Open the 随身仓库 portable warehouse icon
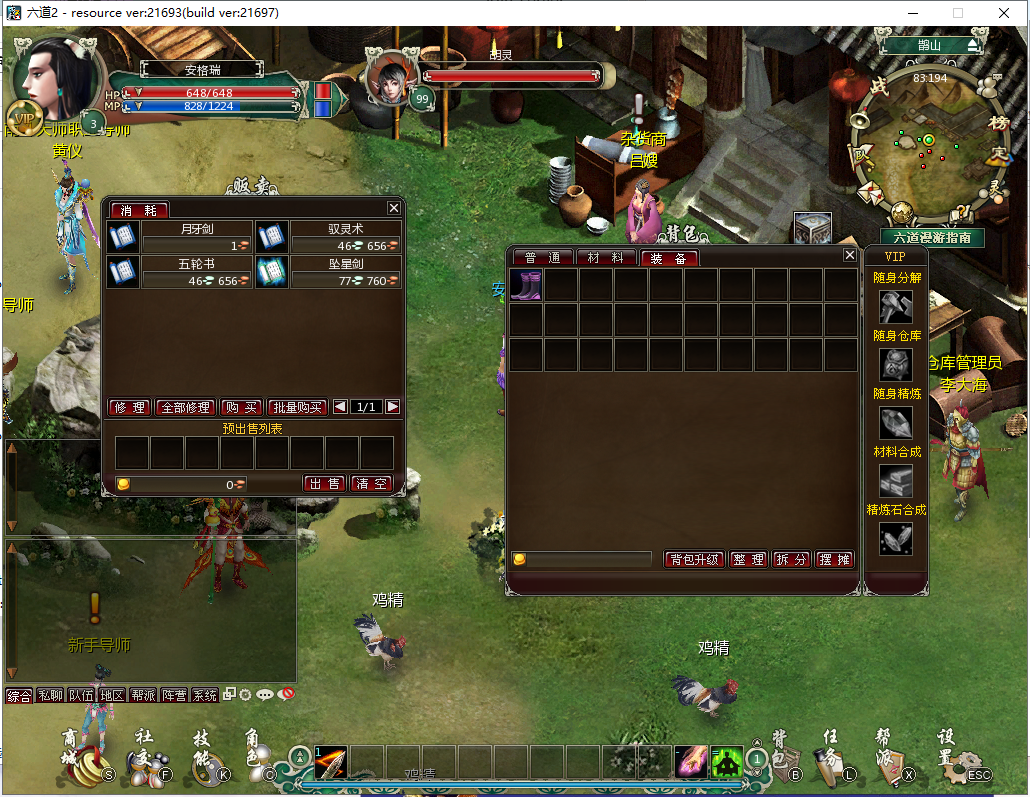The width and height of the screenshot is (1030, 797). pos(895,364)
